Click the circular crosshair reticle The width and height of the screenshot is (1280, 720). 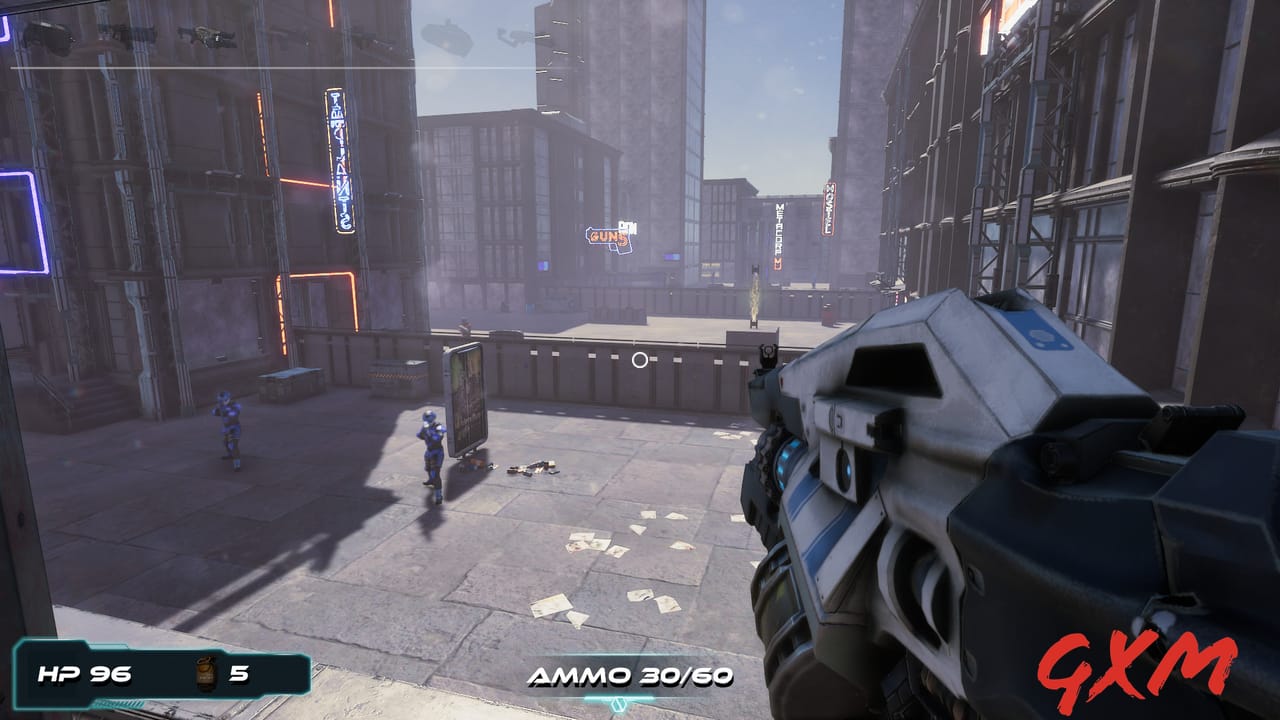[641, 360]
